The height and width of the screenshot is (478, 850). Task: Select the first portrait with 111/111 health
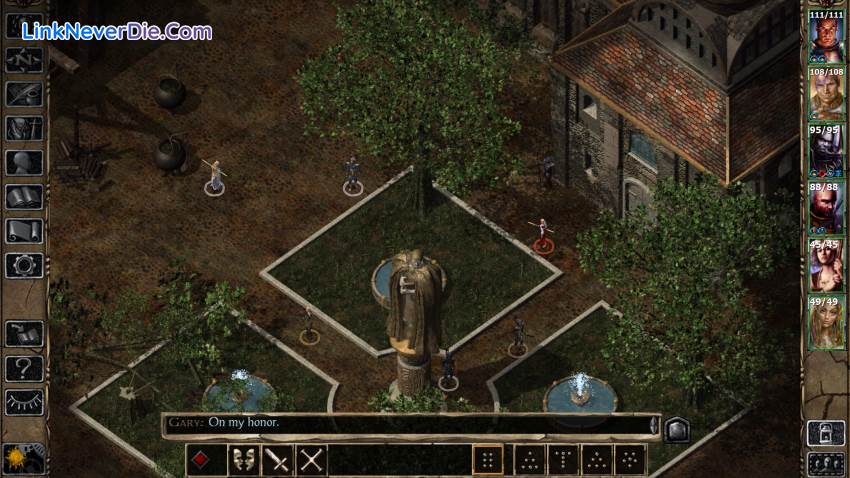tap(825, 39)
